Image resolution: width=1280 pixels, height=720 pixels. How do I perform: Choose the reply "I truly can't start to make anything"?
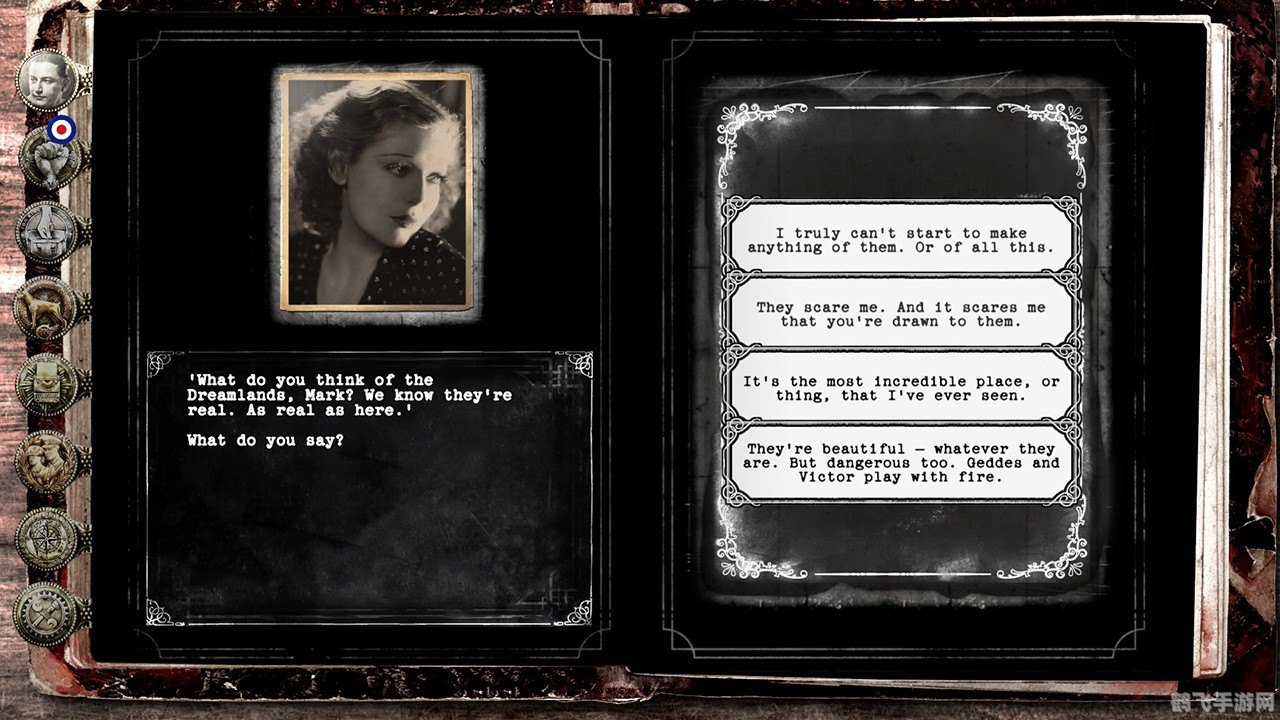(901, 240)
